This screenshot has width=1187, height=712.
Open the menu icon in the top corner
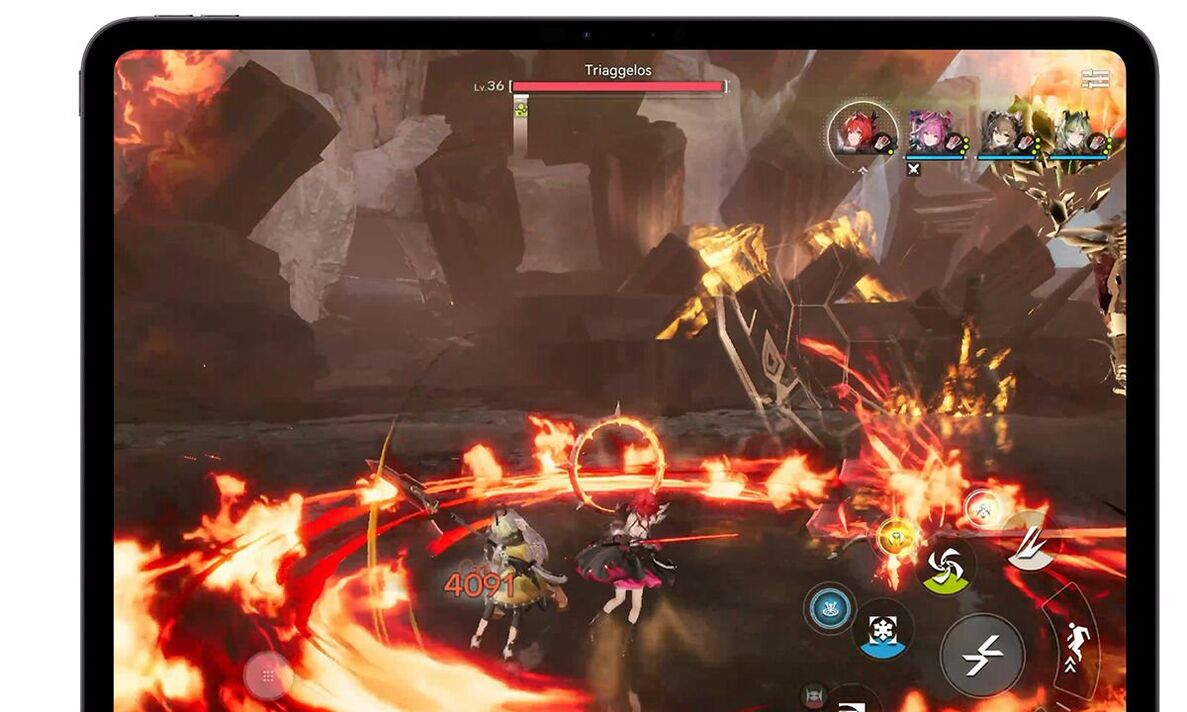pos(1094,78)
